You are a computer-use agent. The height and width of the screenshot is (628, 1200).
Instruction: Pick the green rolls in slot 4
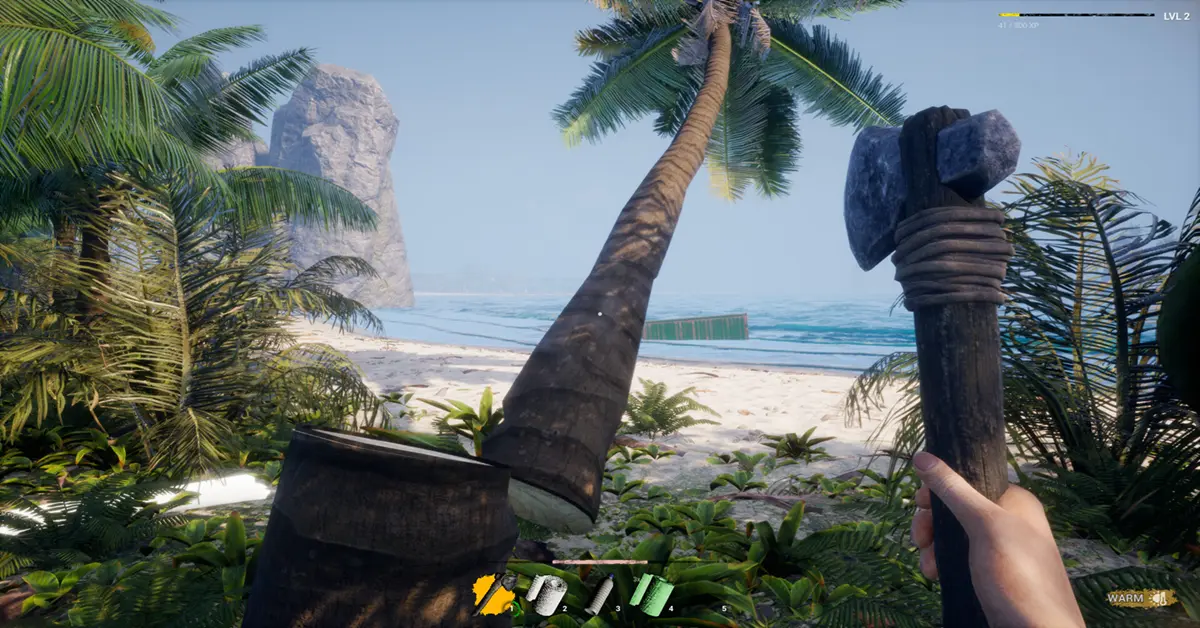(651, 594)
